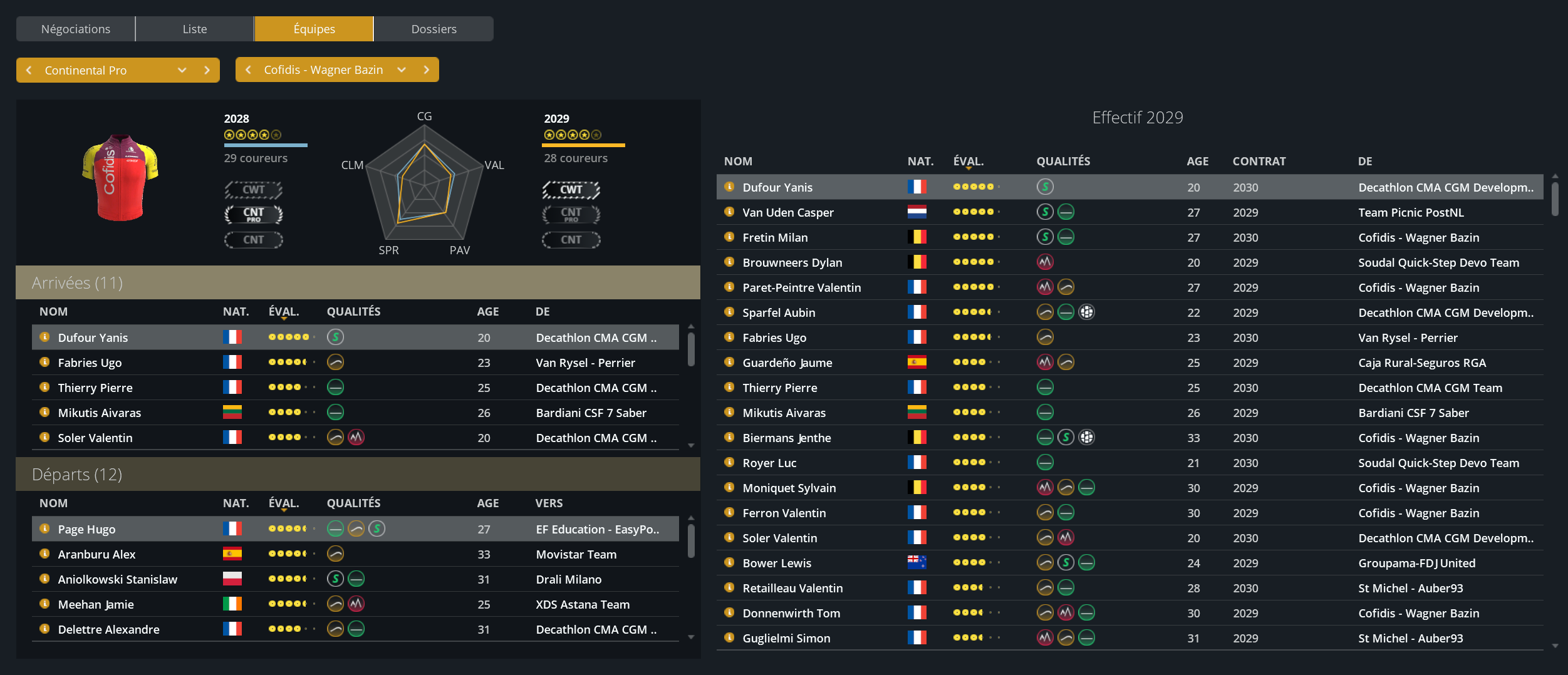
Task: Open the Continental Pro division dropdown
Action: click(182, 70)
